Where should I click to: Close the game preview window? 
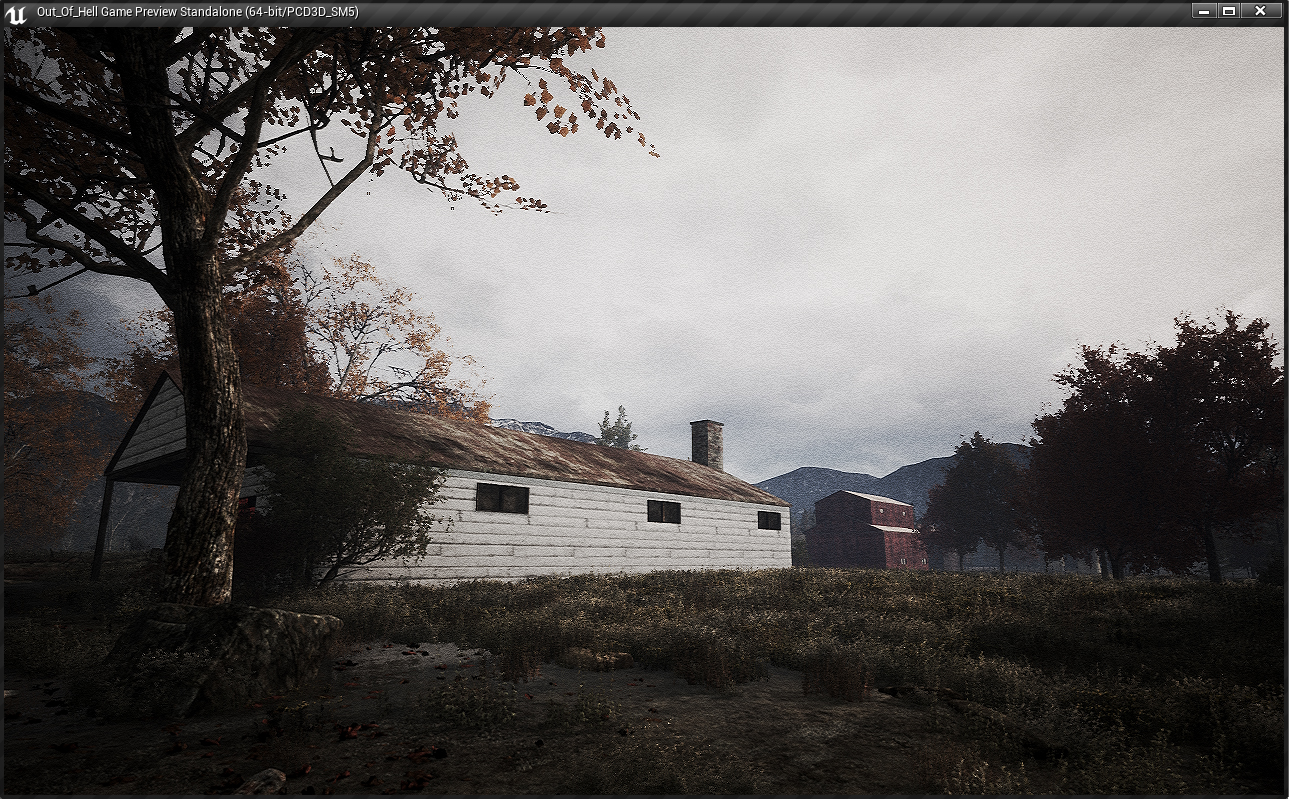1261,11
